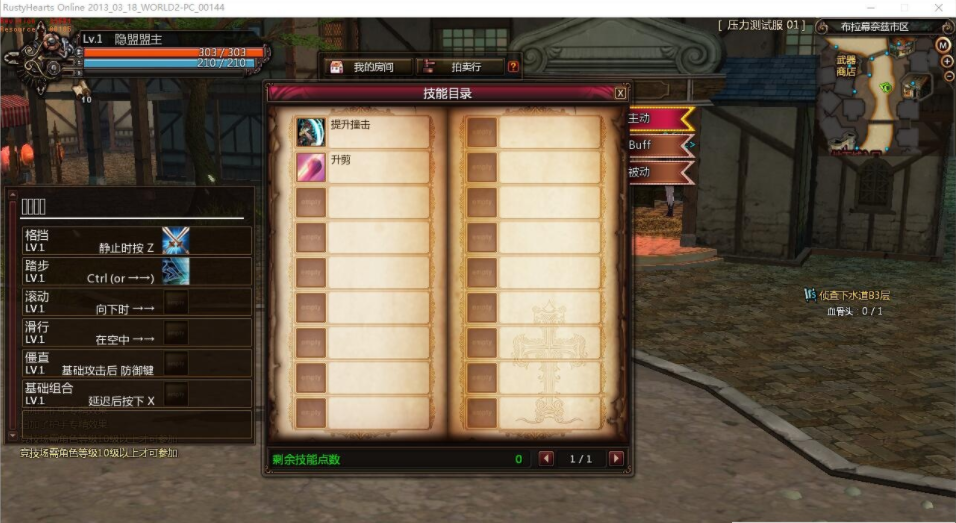This screenshot has width=956, height=523.
Task: Close the 技能目录 skill catalog window
Action: tap(620, 93)
